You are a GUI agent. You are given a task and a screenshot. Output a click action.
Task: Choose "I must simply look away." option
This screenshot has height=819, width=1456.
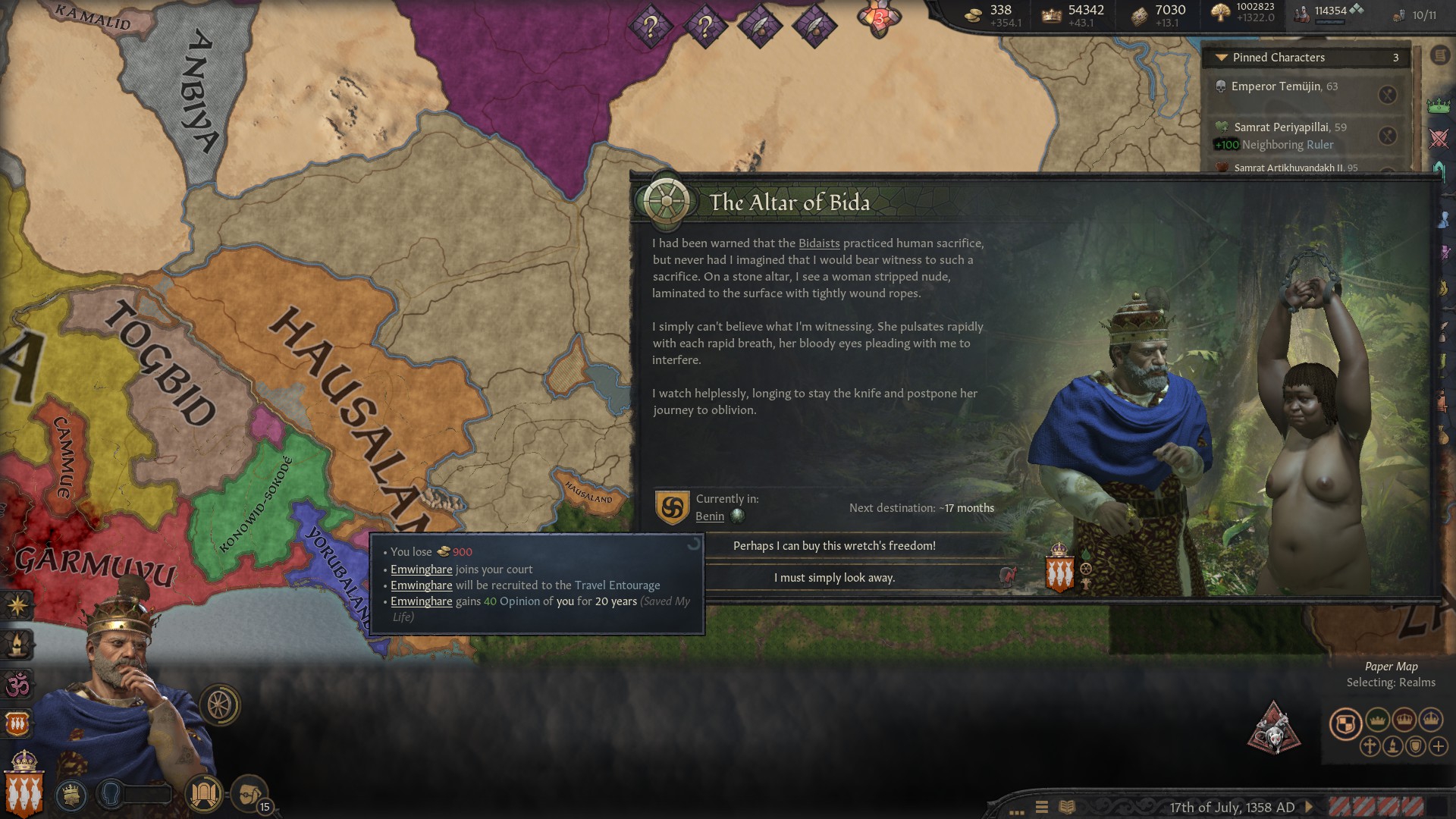pyautogui.click(x=834, y=578)
